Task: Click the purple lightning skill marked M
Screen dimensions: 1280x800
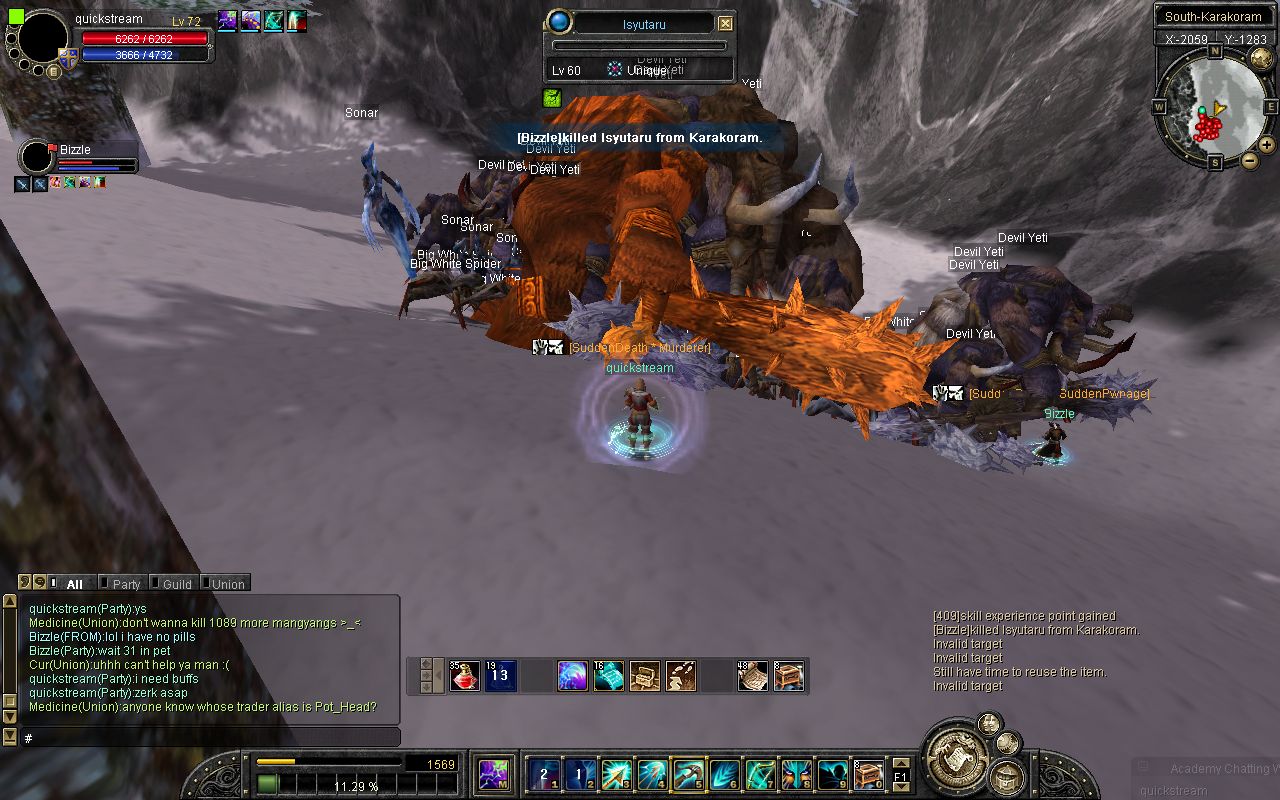Action: pos(493,774)
